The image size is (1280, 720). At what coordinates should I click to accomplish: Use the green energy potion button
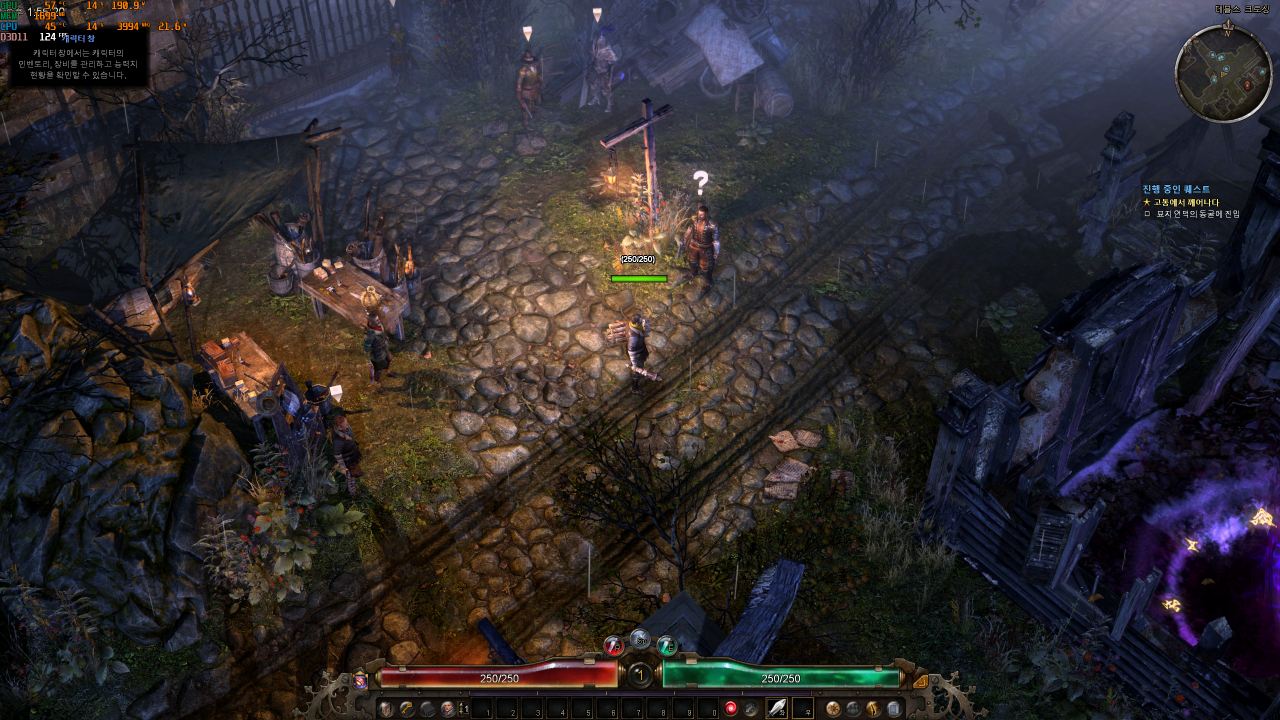pos(667,646)
